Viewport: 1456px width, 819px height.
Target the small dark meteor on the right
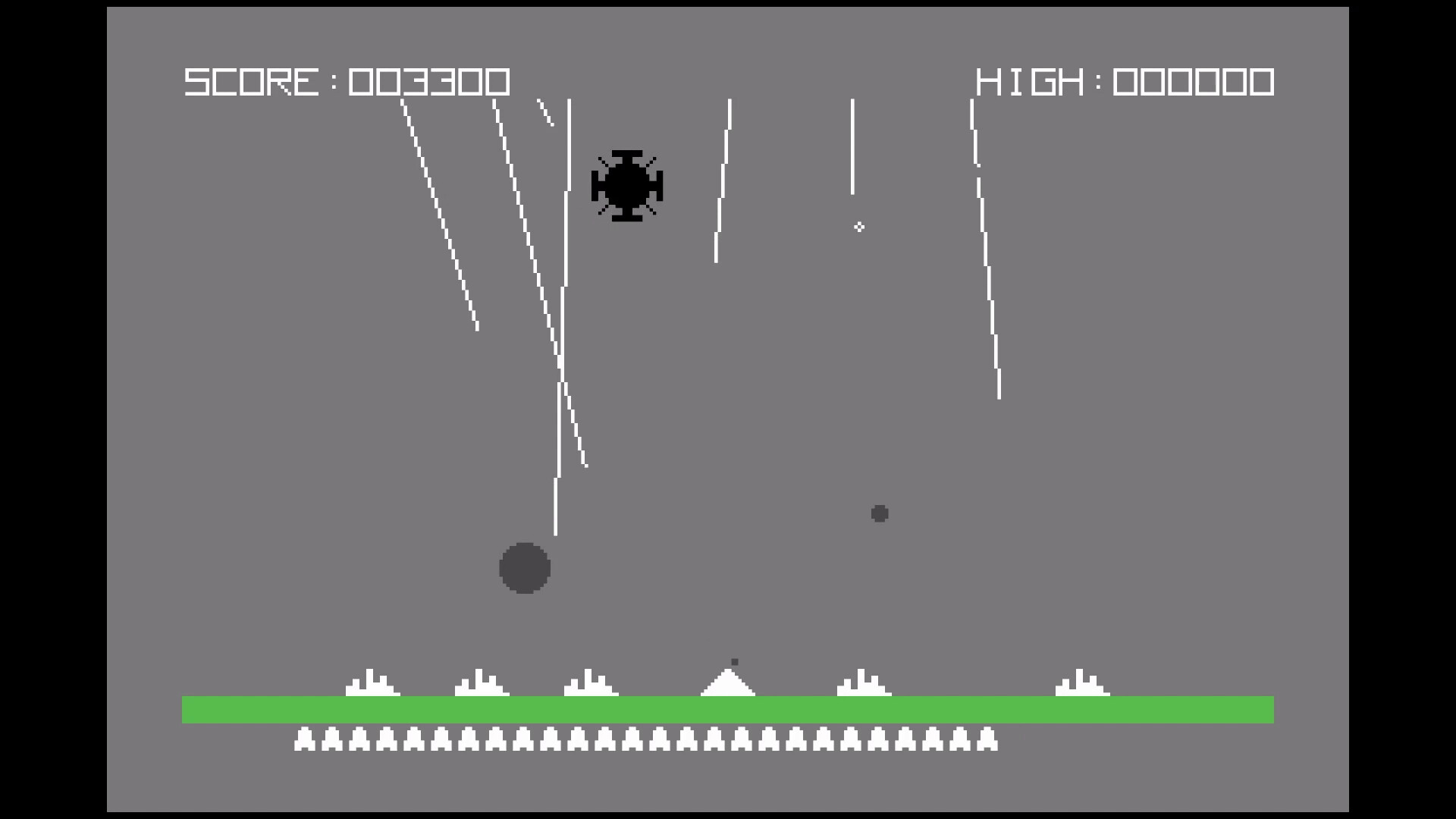pyautogui.click(x=880, y=514)
